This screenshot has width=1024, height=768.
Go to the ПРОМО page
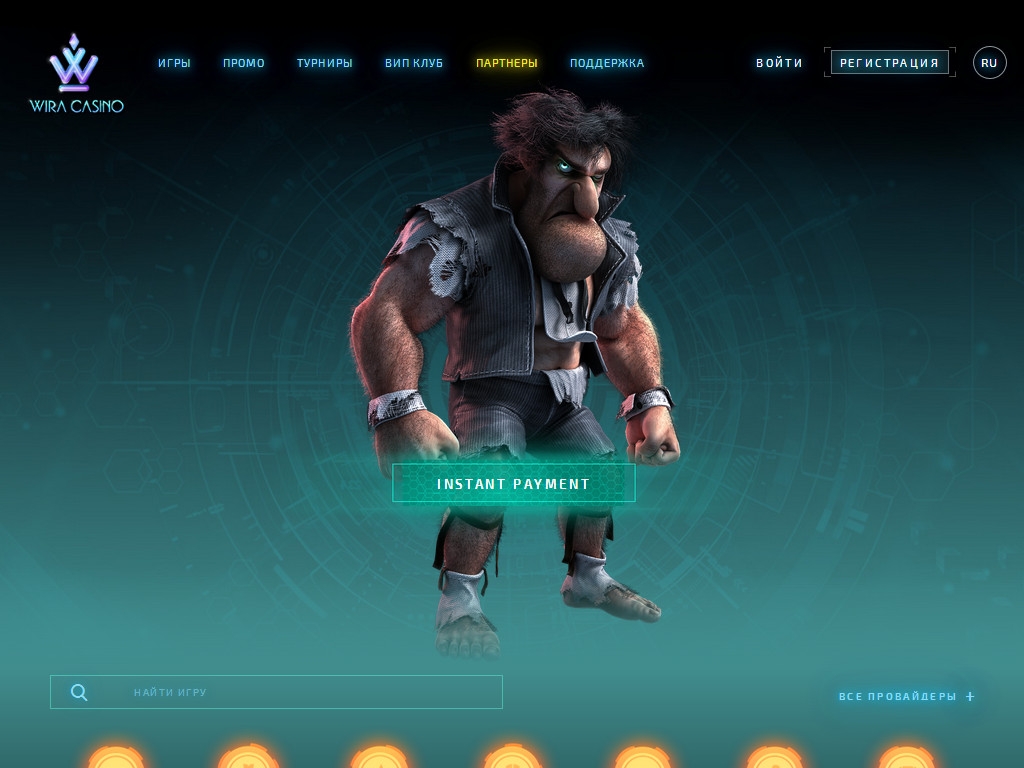[x=244, y=63]
